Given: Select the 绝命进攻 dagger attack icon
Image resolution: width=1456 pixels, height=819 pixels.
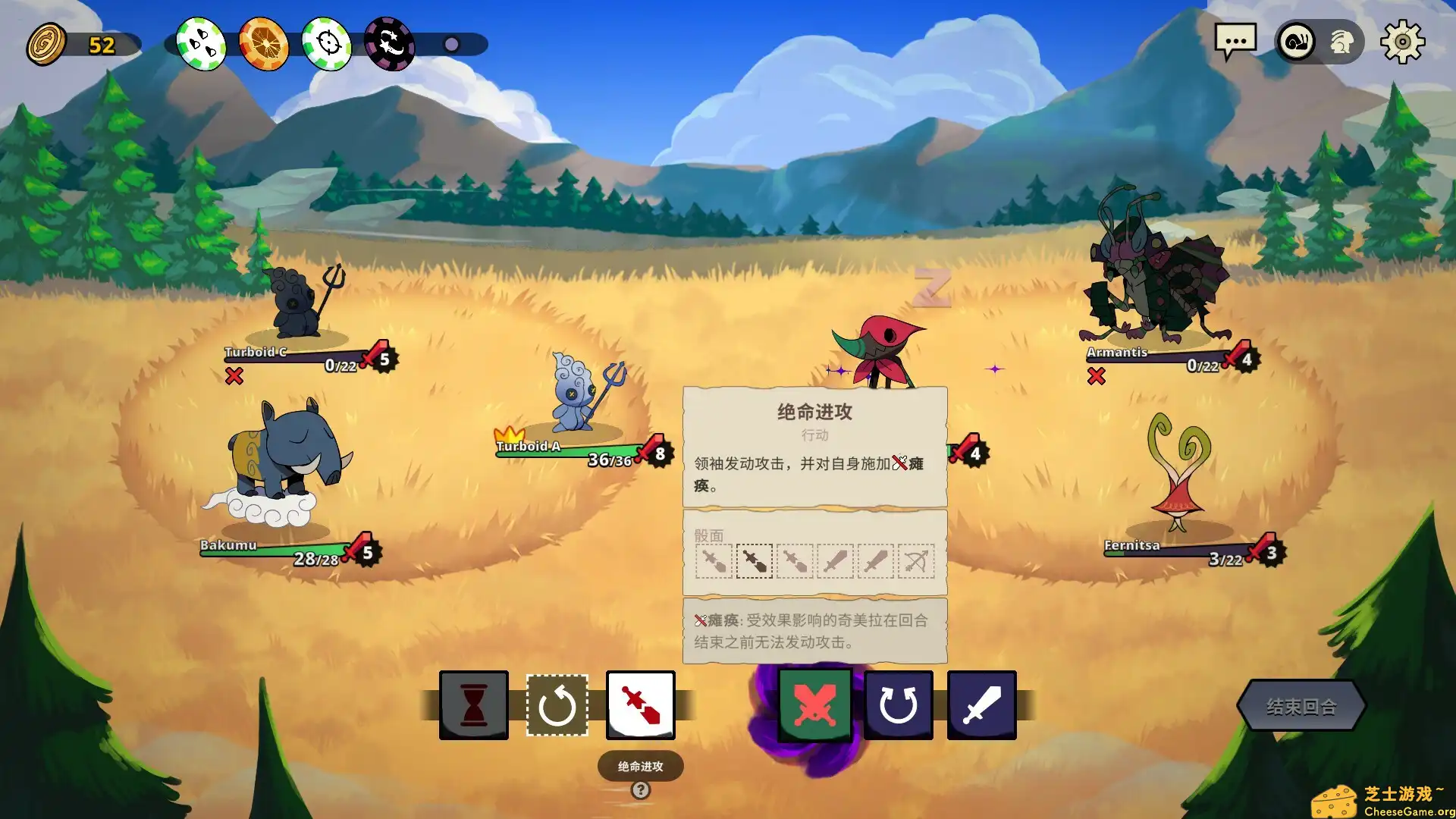Looking at the screenshot, I should (641, 704).
